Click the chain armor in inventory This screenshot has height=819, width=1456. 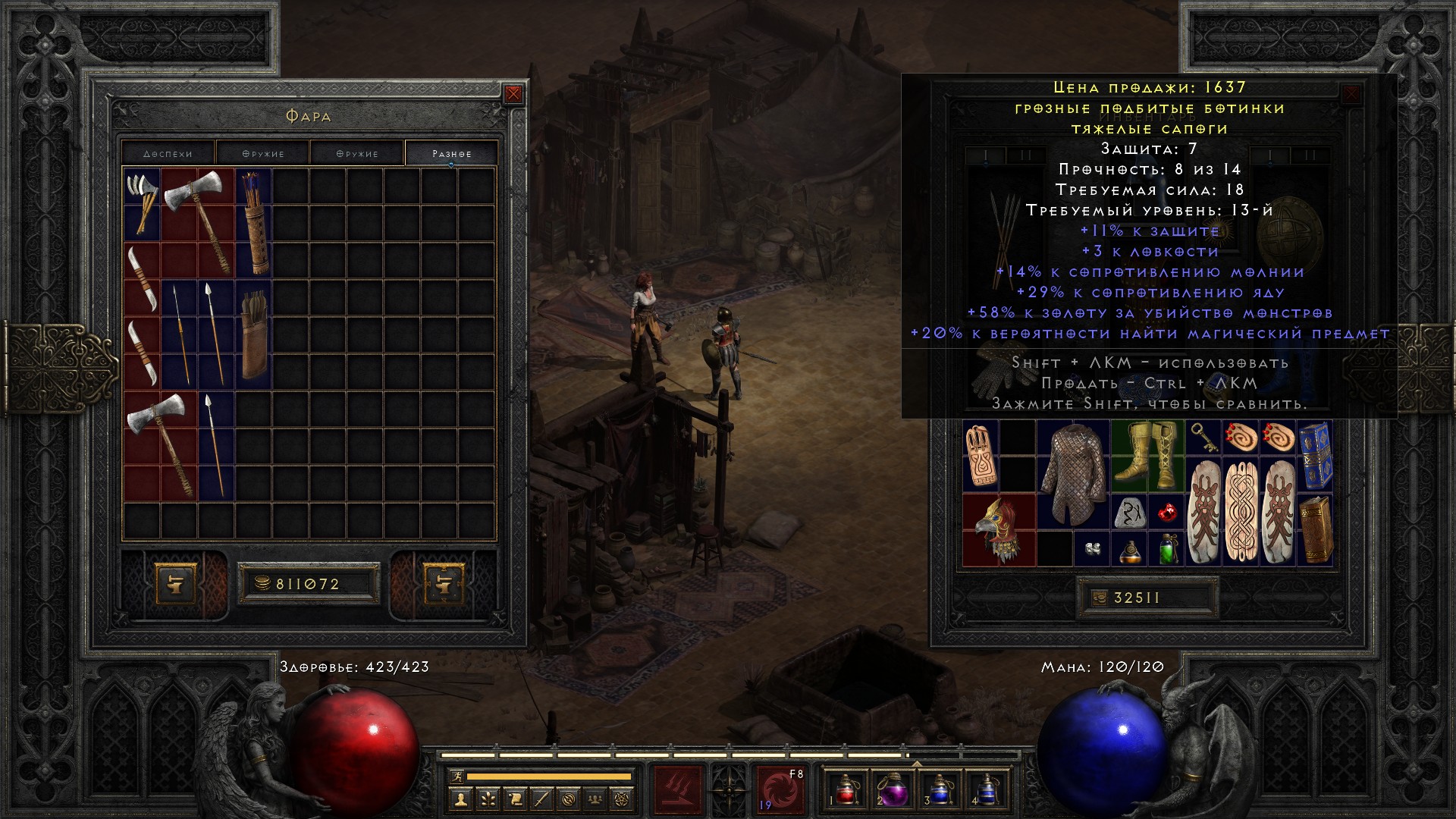1072,474
